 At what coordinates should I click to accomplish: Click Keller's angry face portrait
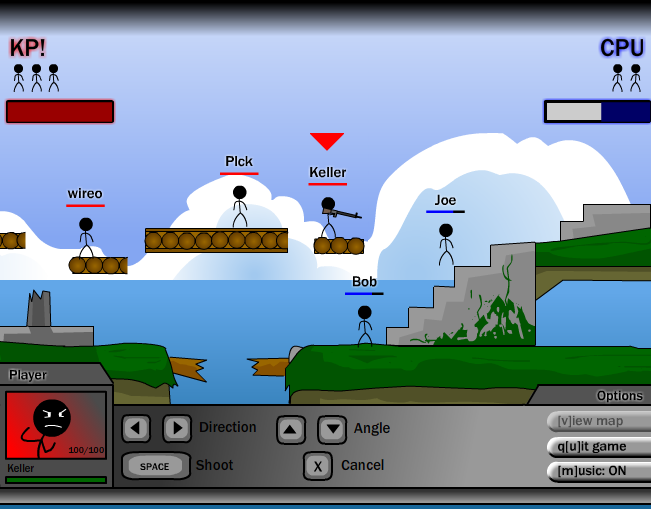pos(55,424)
